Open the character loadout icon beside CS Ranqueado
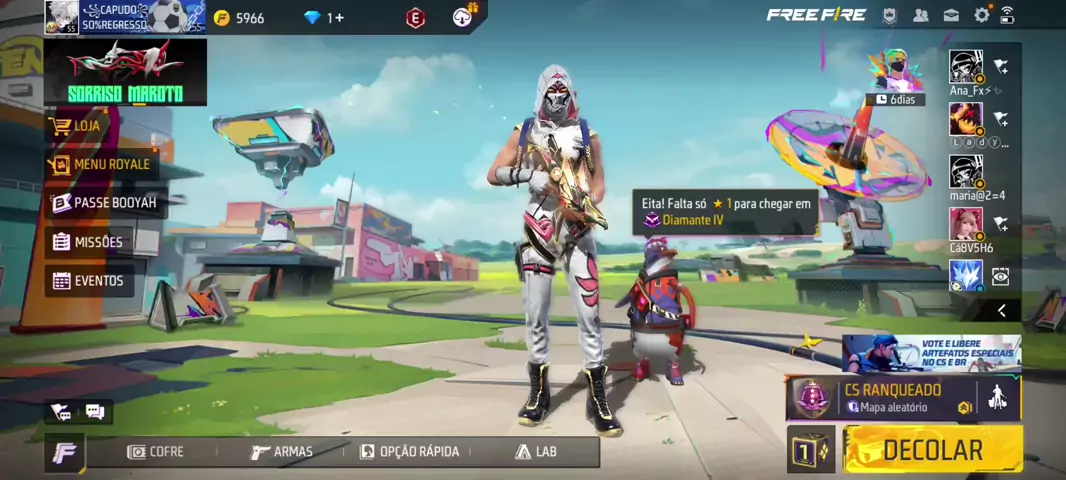1066x480 pixels. tap(996, 398)
